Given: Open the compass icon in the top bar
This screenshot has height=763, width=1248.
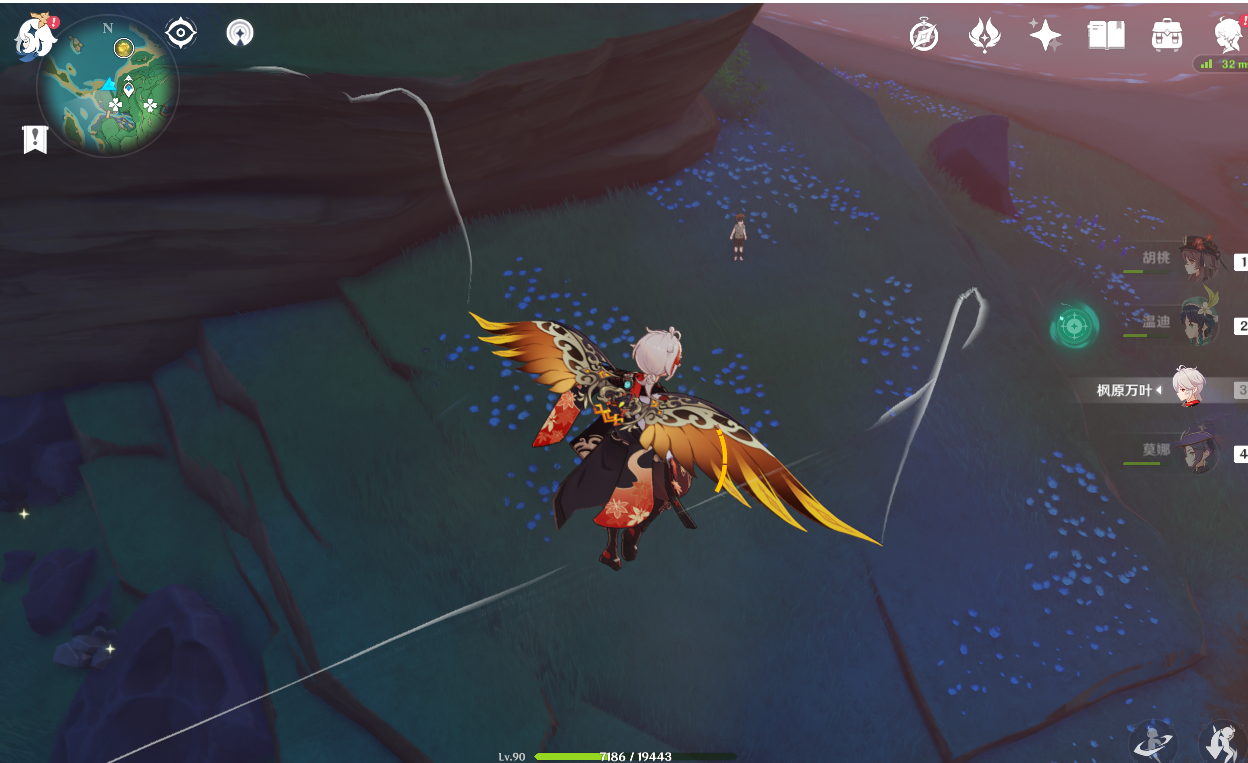Looking at the screenshot, I should tap(924, 36).
